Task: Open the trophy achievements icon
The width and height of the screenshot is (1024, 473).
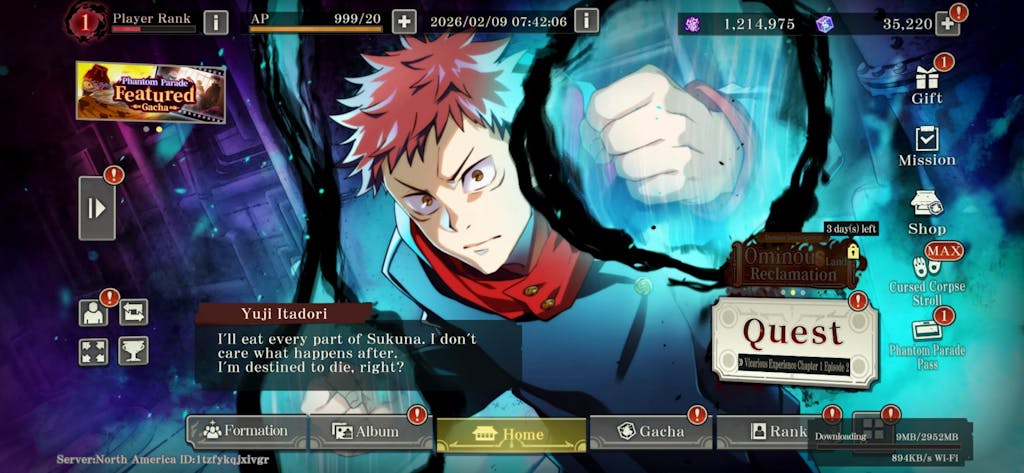Action: click(133, 350)
